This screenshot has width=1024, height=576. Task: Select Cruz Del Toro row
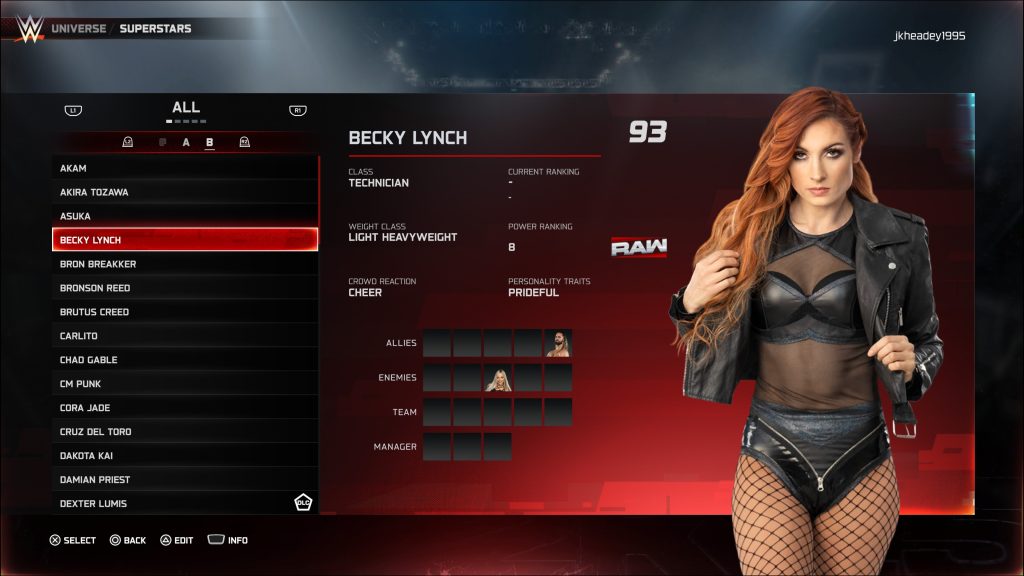185,432
